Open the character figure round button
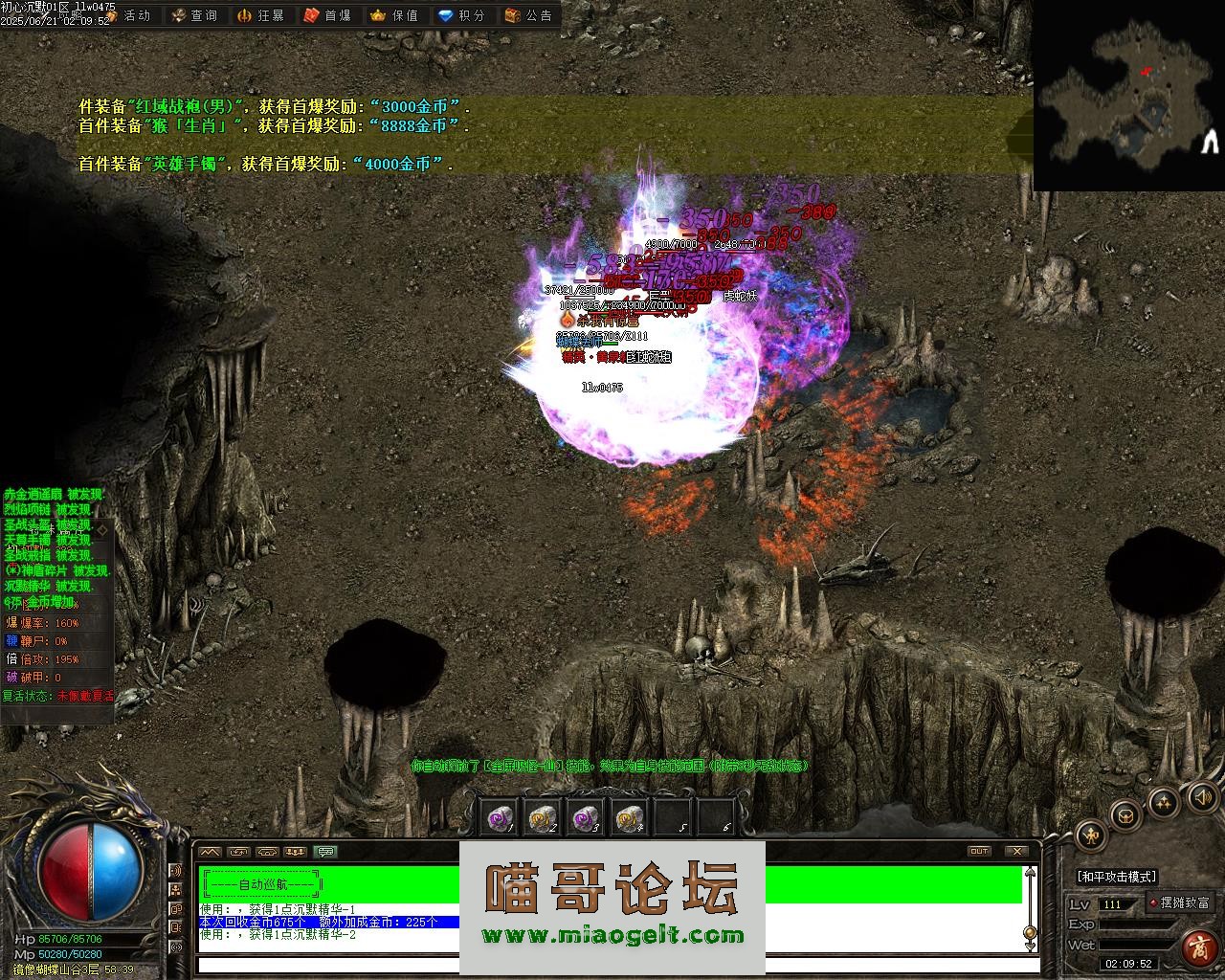 coord(1092,835)
